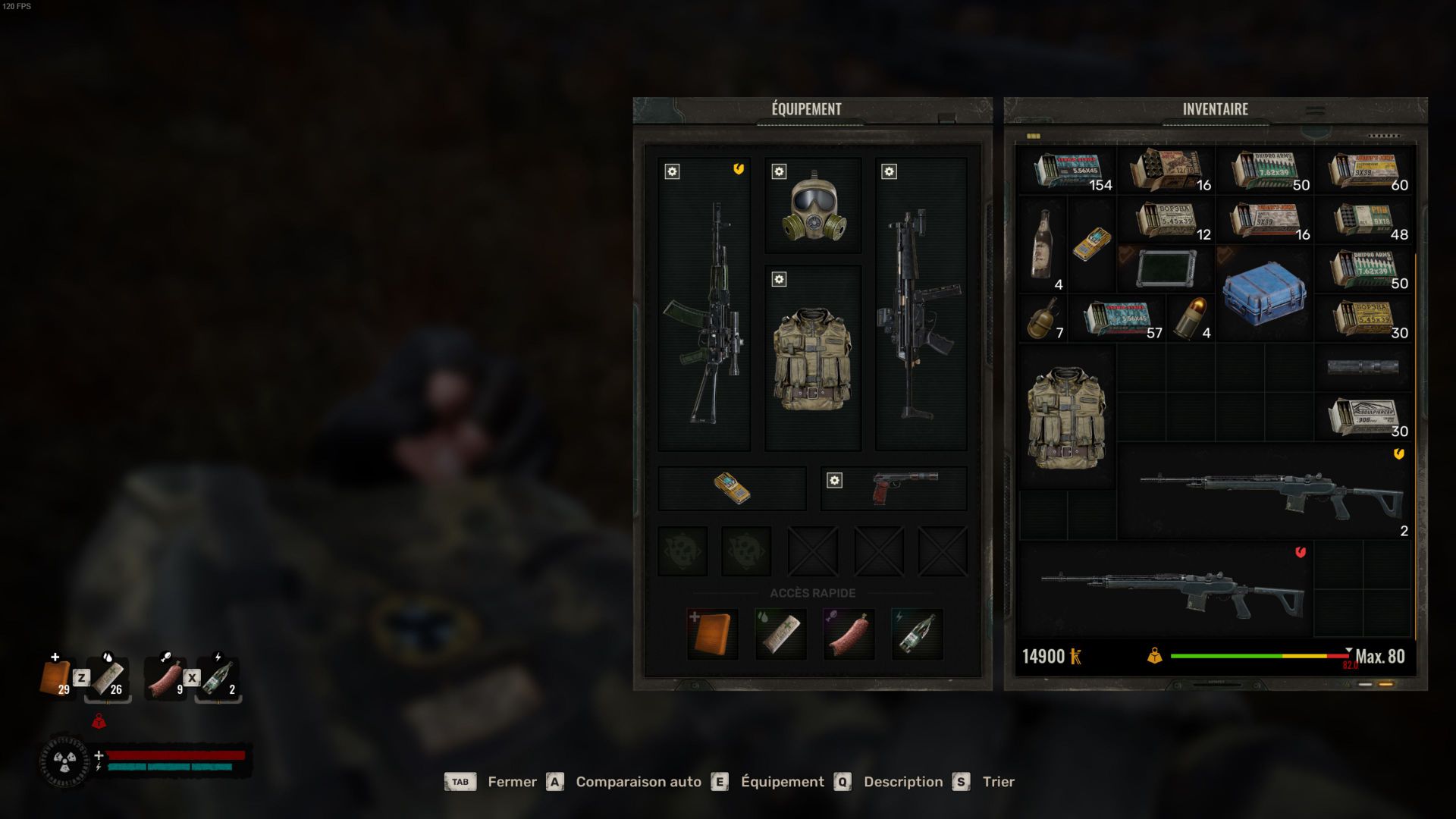Click the orange medkit in Accès rapide
Viewport: 1456px width, 819px height.
coord(713,634)
